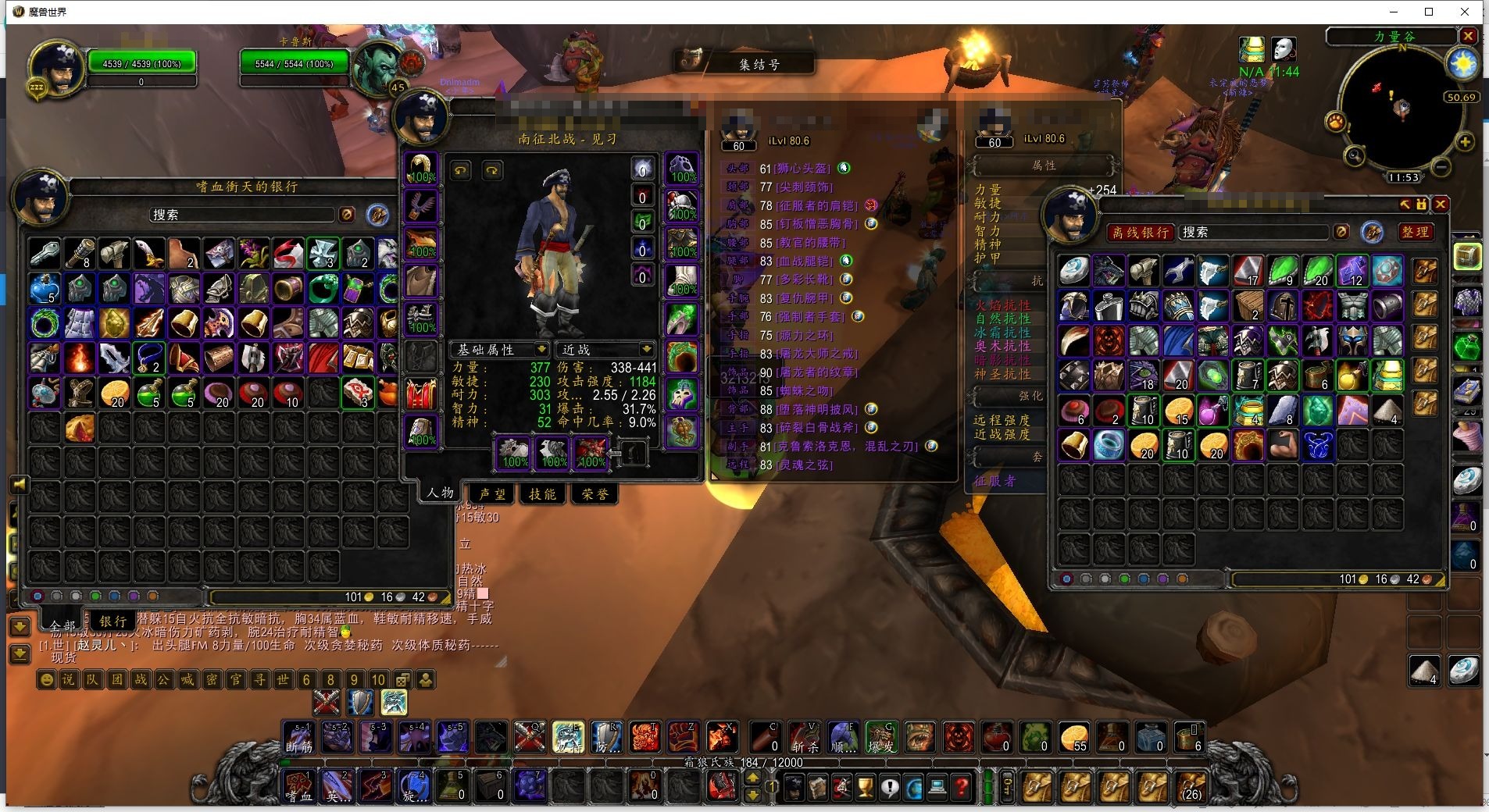Open the 基础属性 stats dropdown
The image size is (1489, 812).
point(499,349)
